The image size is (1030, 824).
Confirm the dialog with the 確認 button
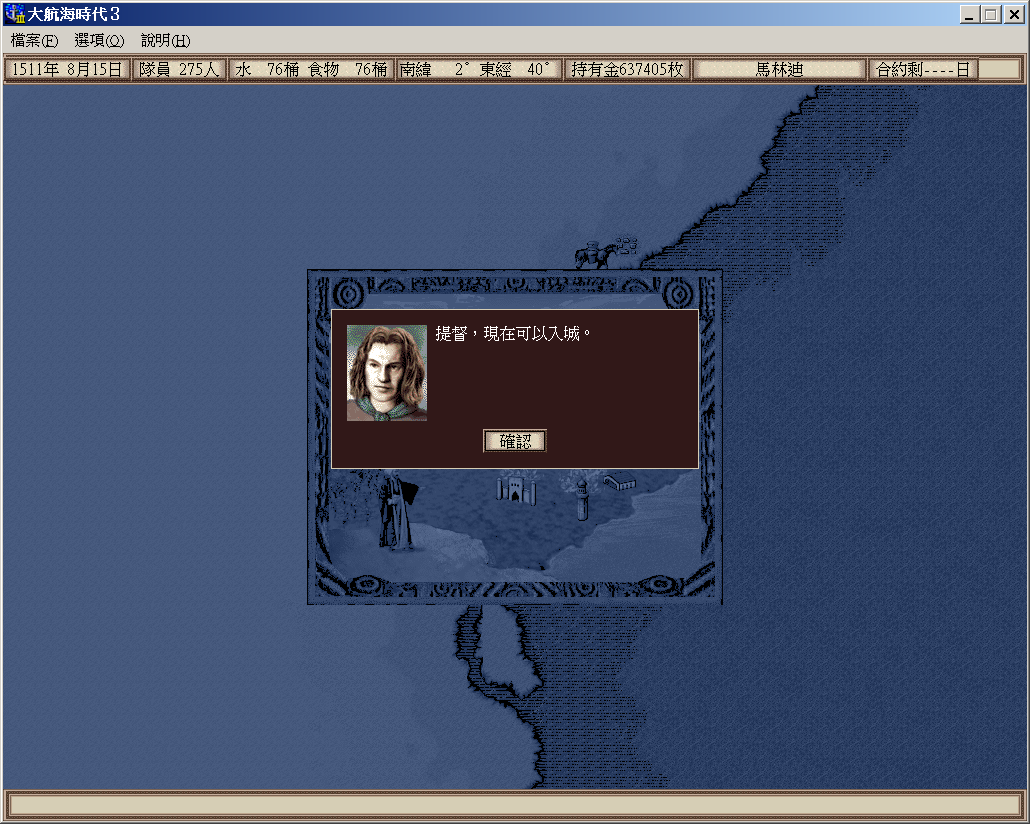(515, 441)
